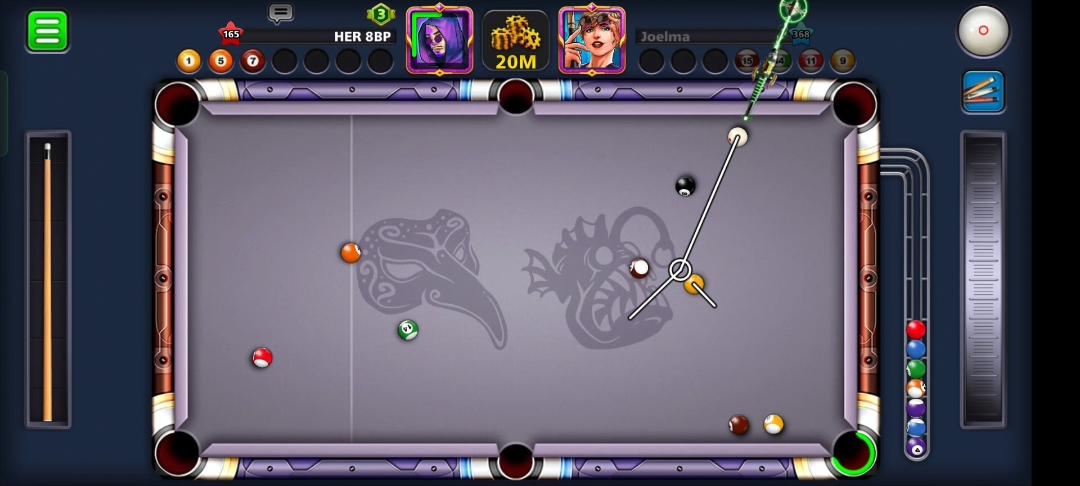Open the cue ball spin control
The width and height of the screenshot is (1080, 486).
[983, 31]
